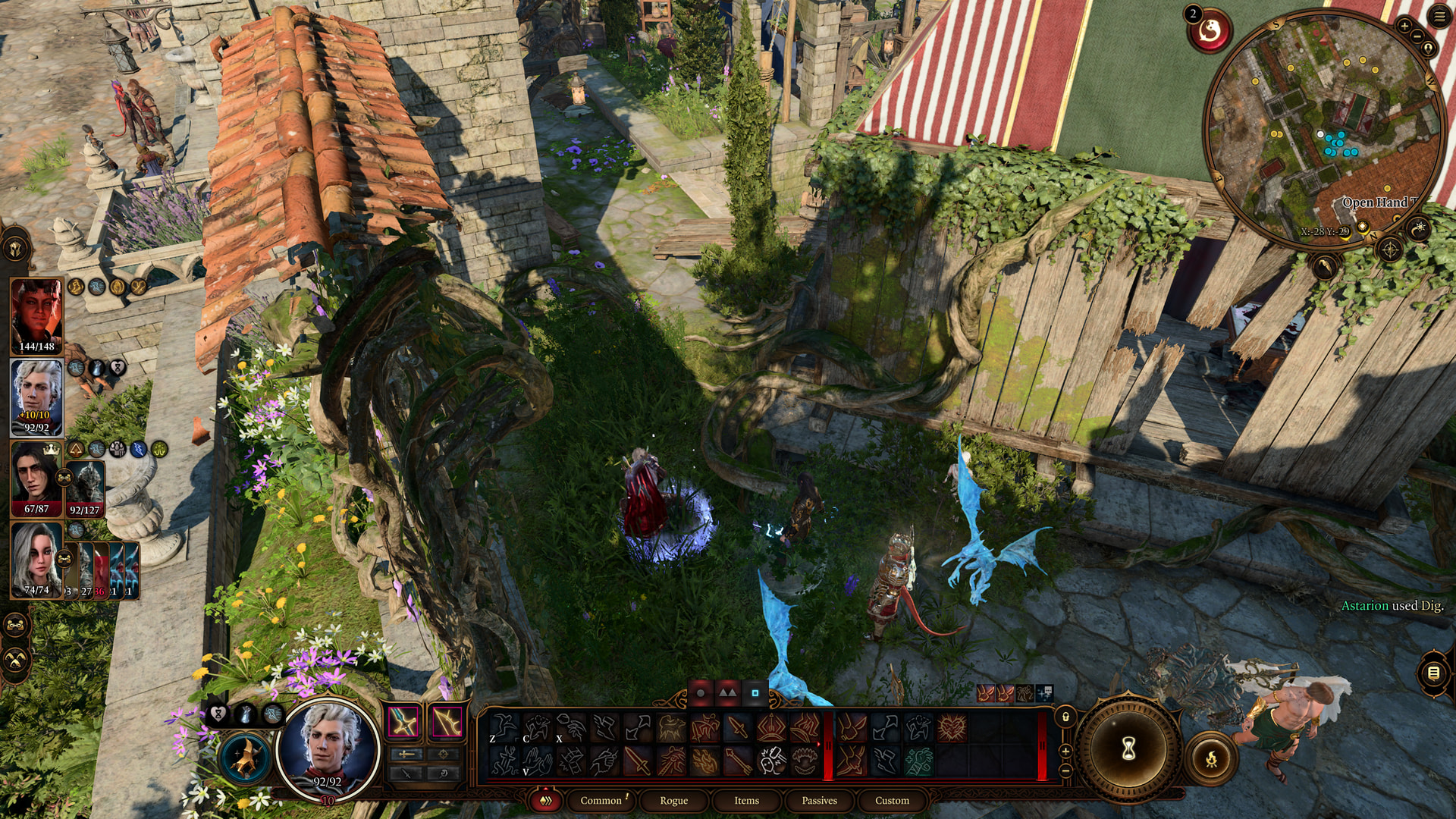Open the main menu hamburger button
Viewport: 1456px width, 819px height.
(1439, 17)
